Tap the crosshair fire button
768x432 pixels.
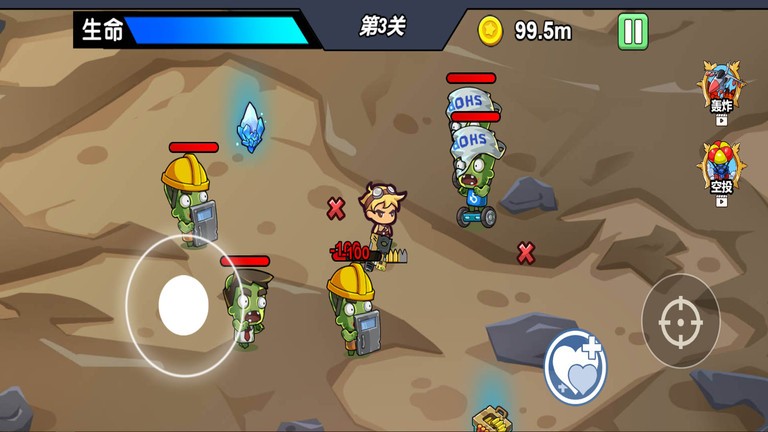point(680,321)
